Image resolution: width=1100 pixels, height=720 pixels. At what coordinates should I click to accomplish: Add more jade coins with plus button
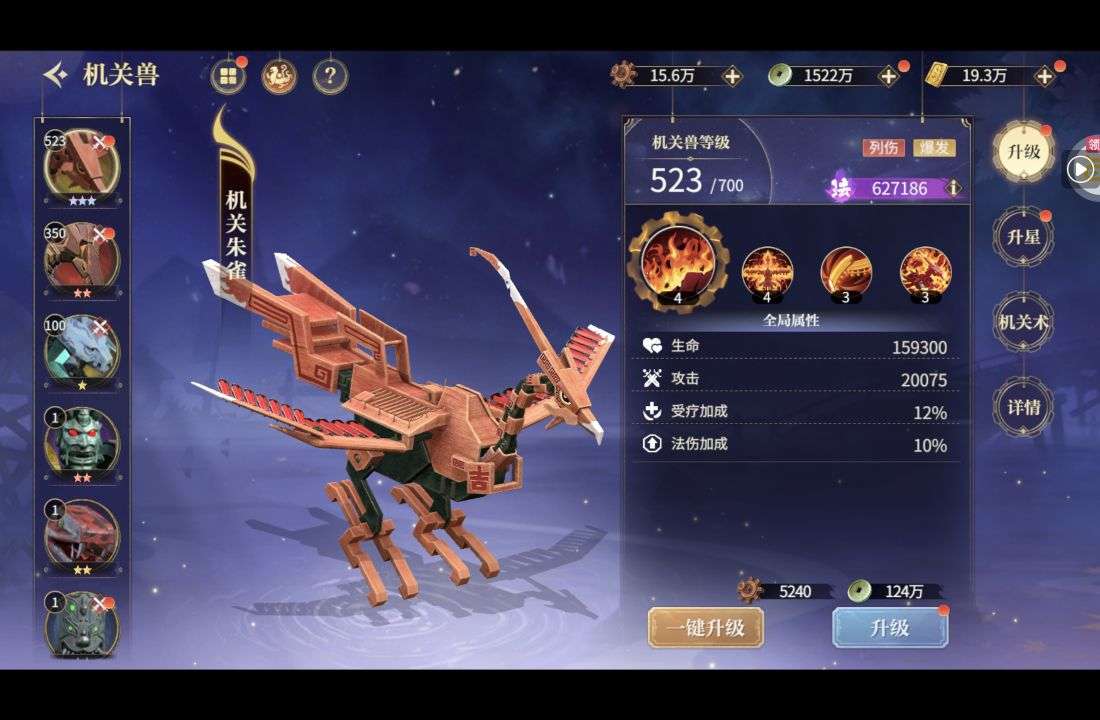point(887,76)
